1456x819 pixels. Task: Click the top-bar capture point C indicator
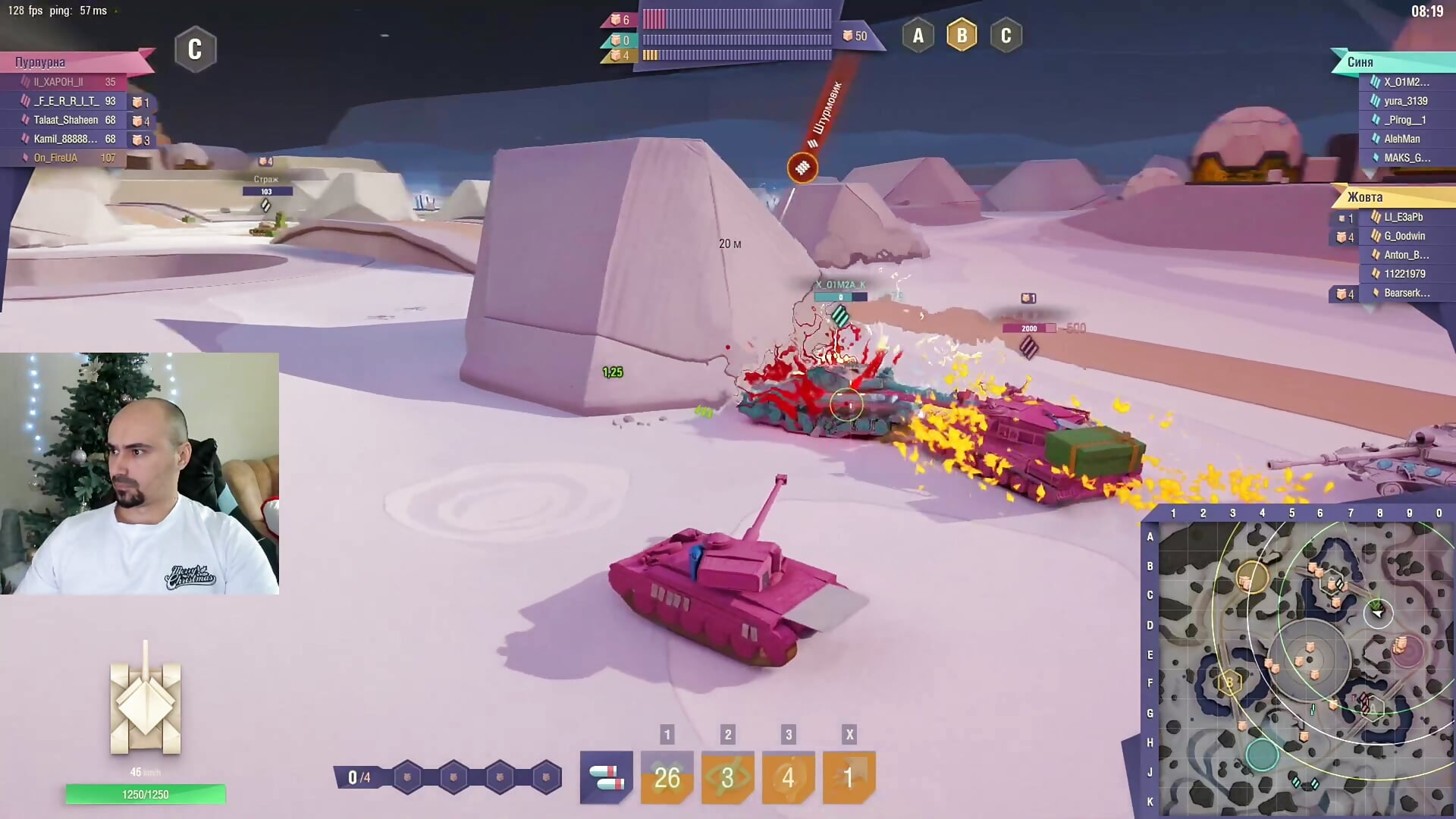point(1006,36)
